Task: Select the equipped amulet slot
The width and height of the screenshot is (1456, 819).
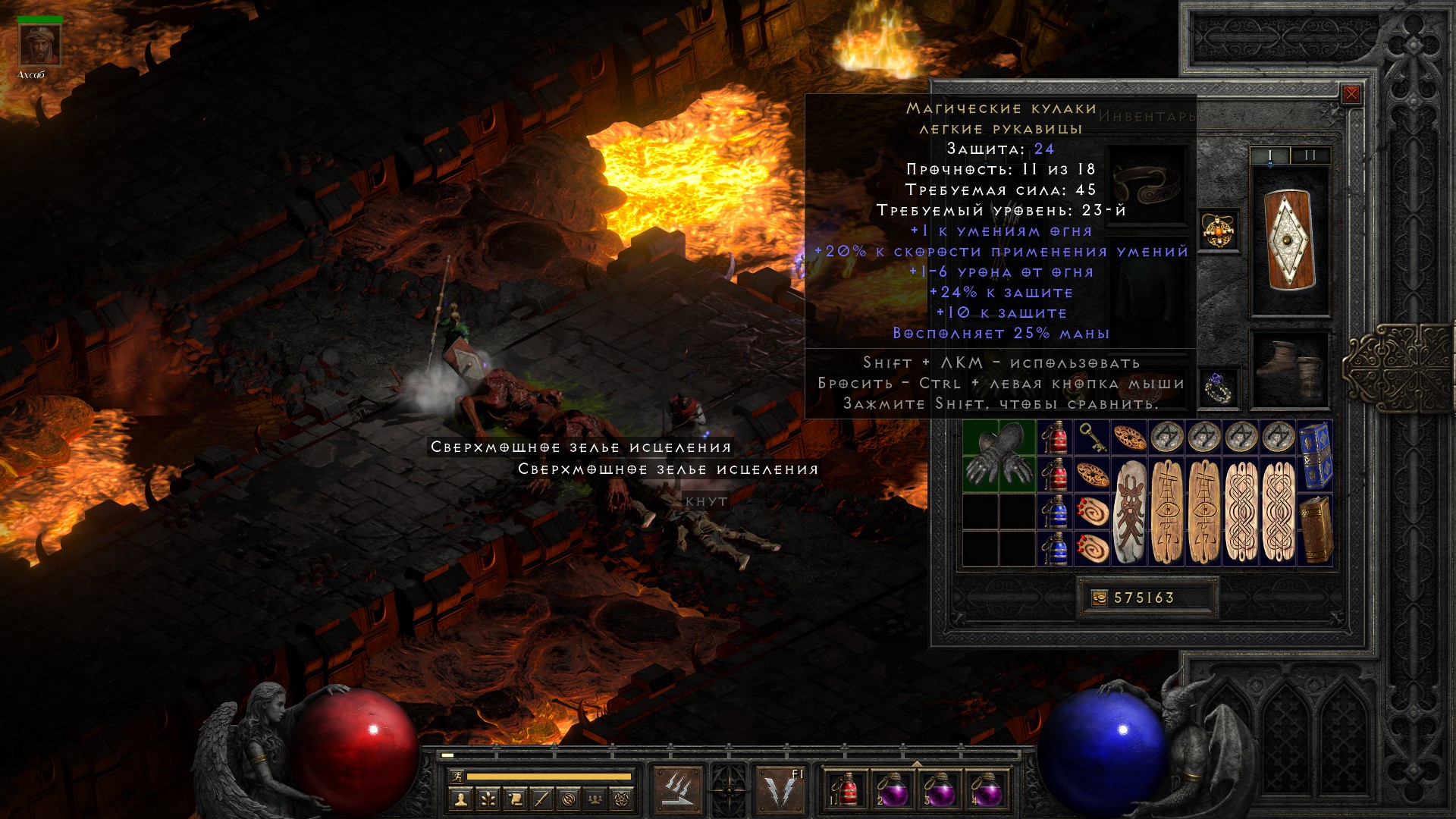Action: coord(1219,231)
